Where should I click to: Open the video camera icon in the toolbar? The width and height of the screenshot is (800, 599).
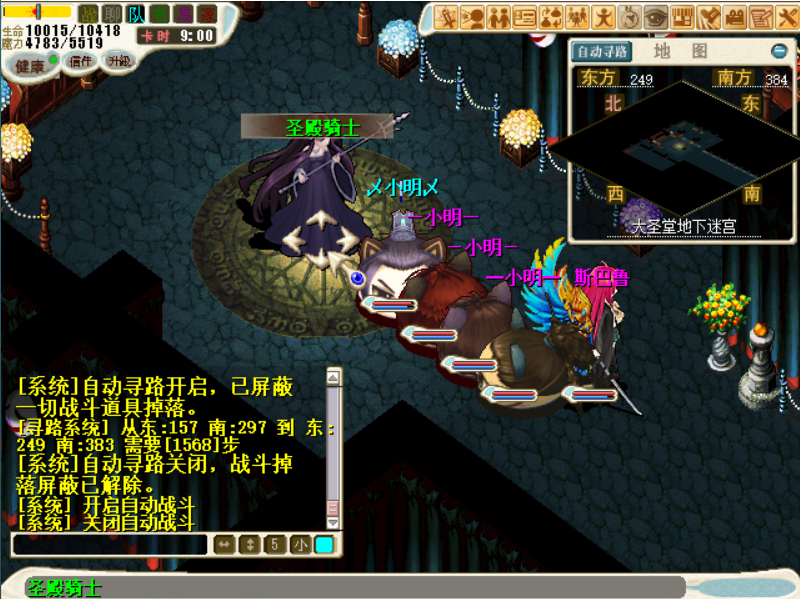coord(735,17)
